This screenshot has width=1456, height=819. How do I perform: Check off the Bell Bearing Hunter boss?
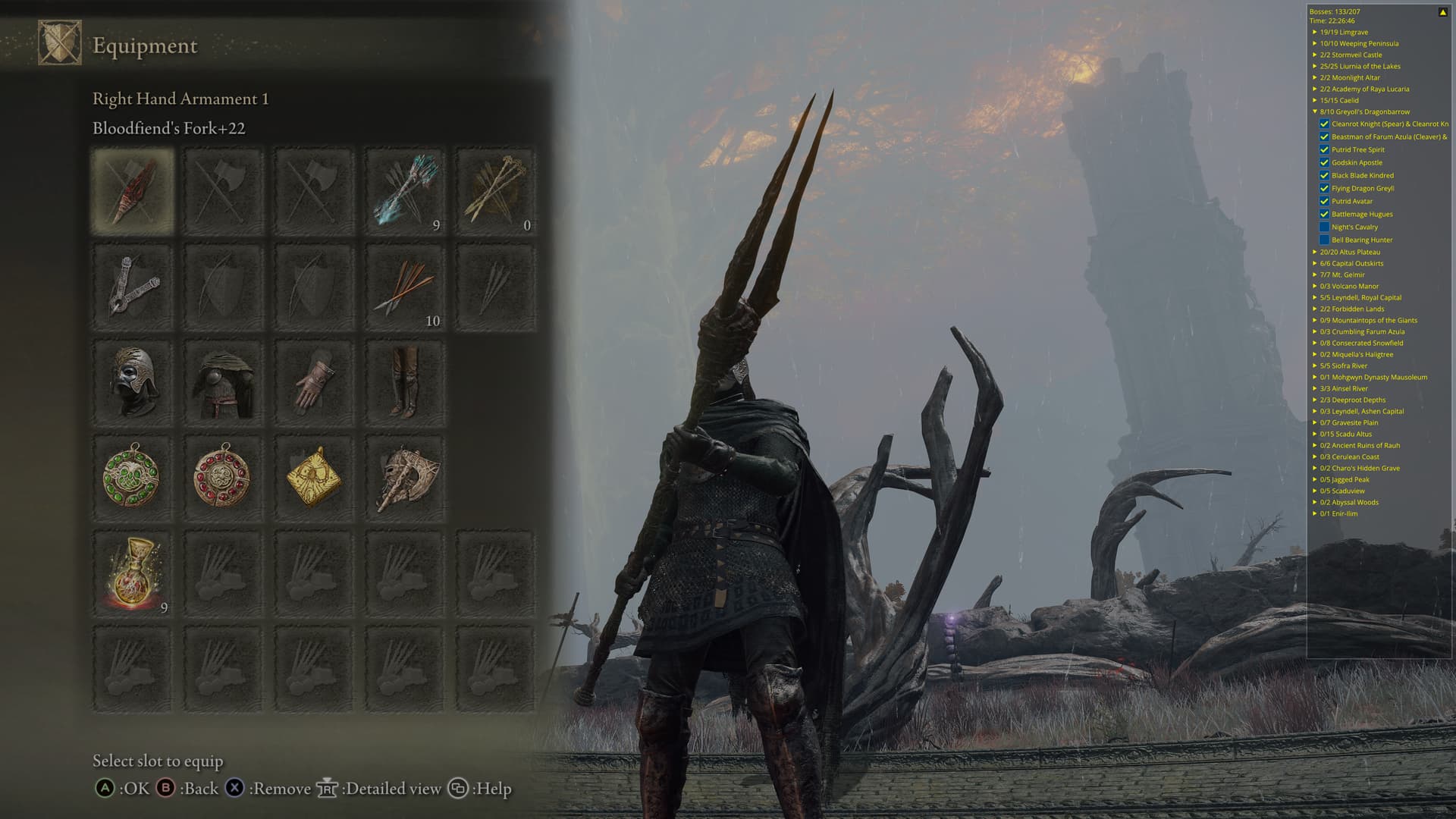click(1324, 240)
